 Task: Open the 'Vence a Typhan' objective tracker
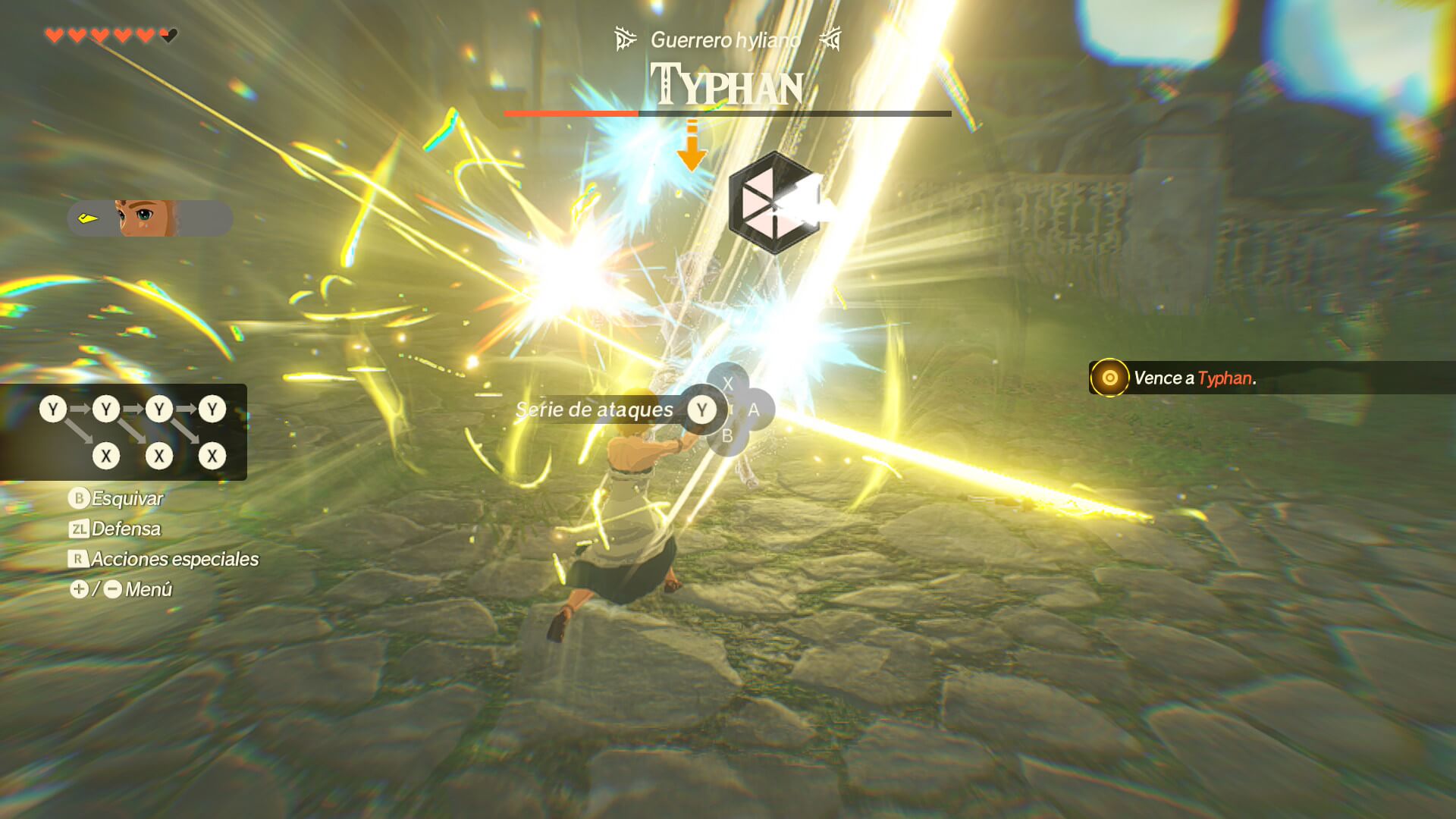click(1194, 378)
